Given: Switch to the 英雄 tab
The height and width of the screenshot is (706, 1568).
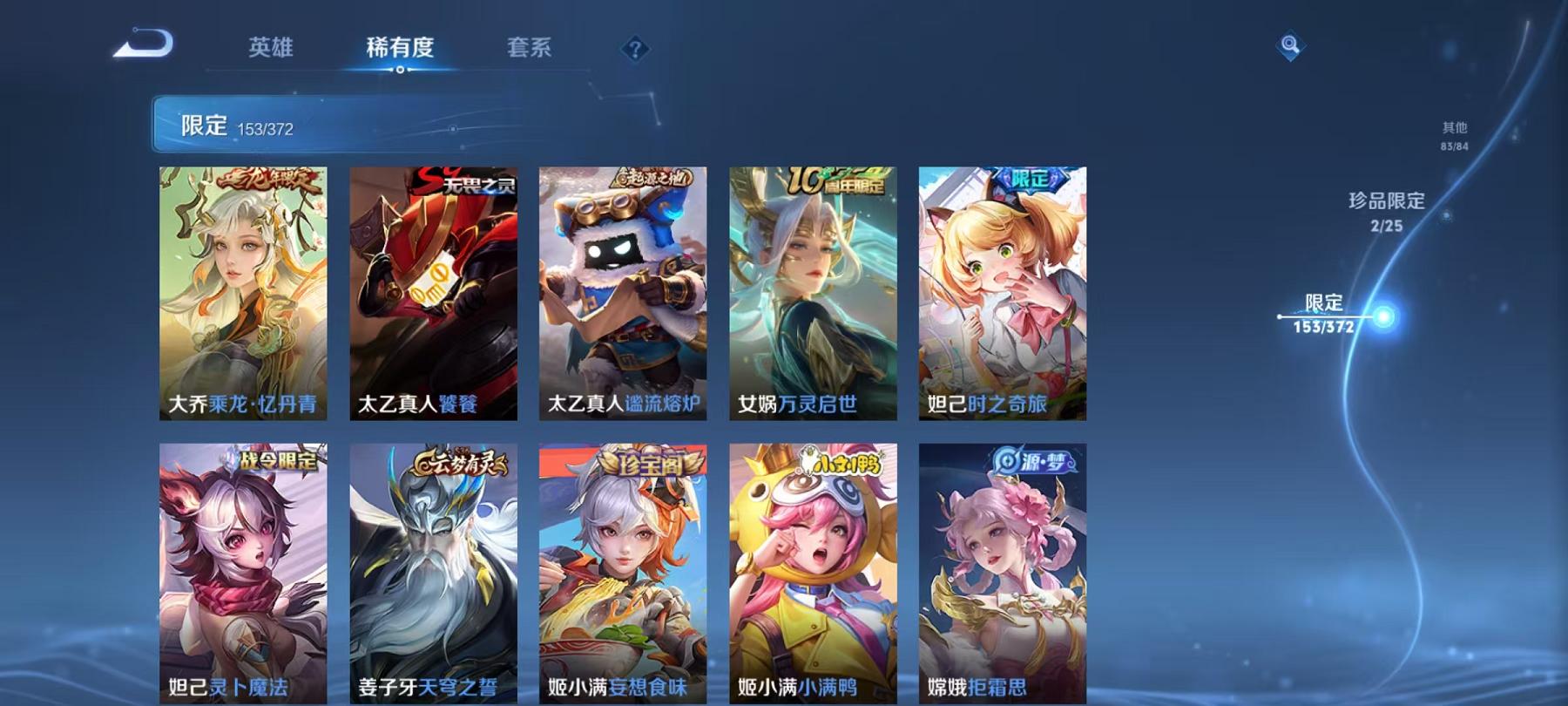Looking at the screenshot, I should pyautogui.click(x=270, y=50).
